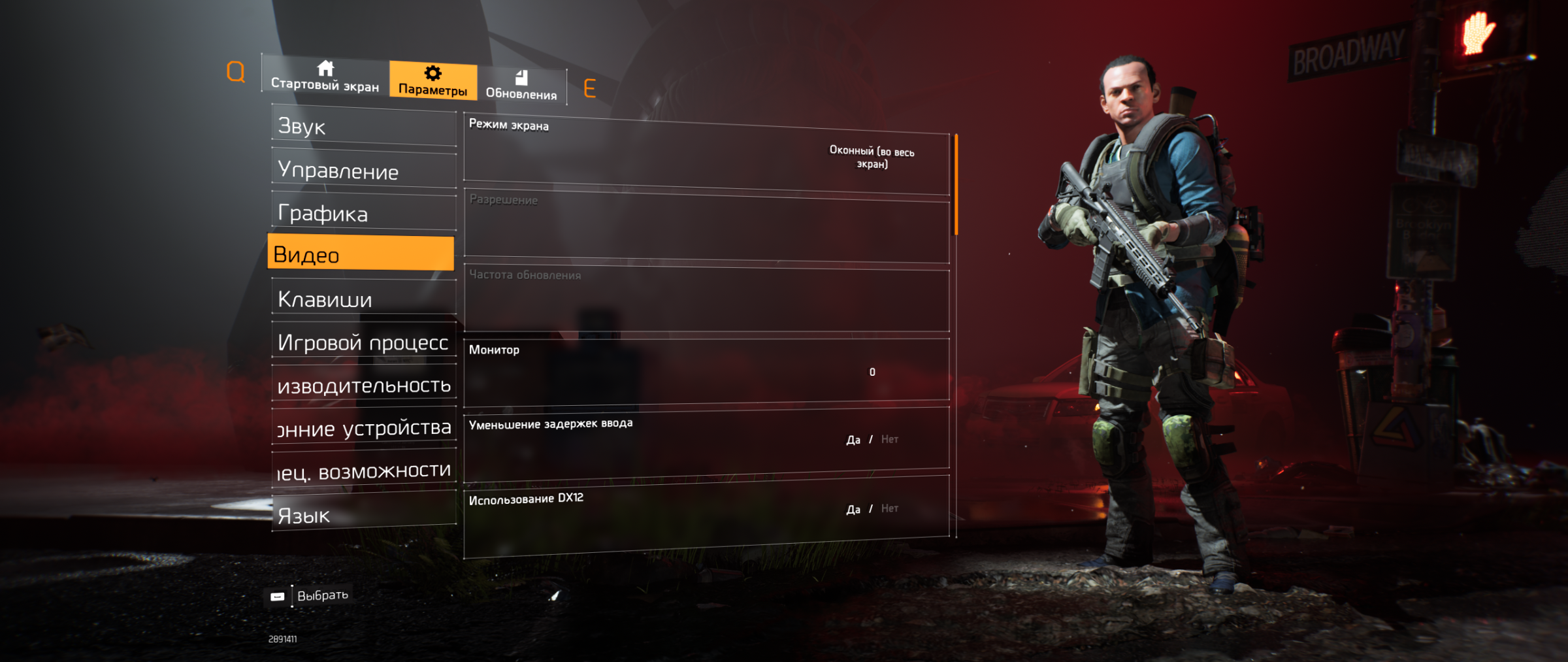The image size is (1568, 662).
Task: Change the Монитор setting value
Action: point(872,372)
